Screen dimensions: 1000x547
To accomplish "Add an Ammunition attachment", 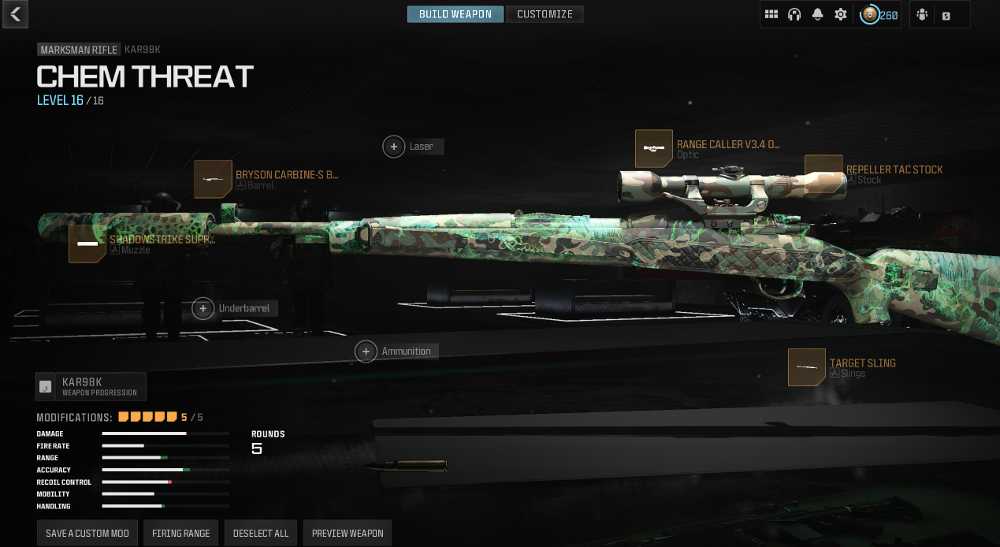I will click(366, 352).
